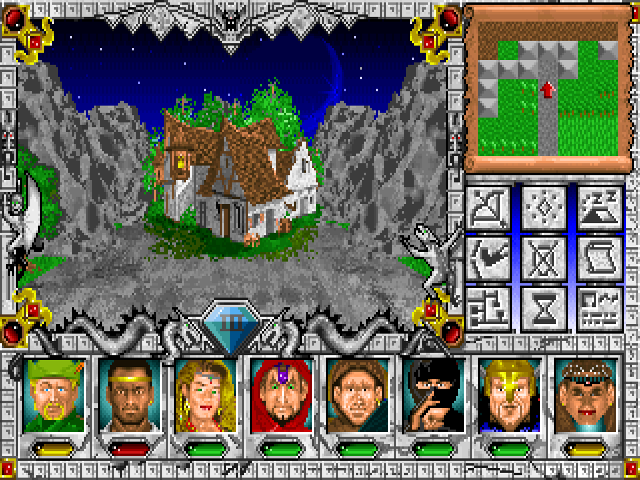Viewport: 640px width, 480px height.
Task: Open the cast spell diamond button
Action: (x=545, y=207)
